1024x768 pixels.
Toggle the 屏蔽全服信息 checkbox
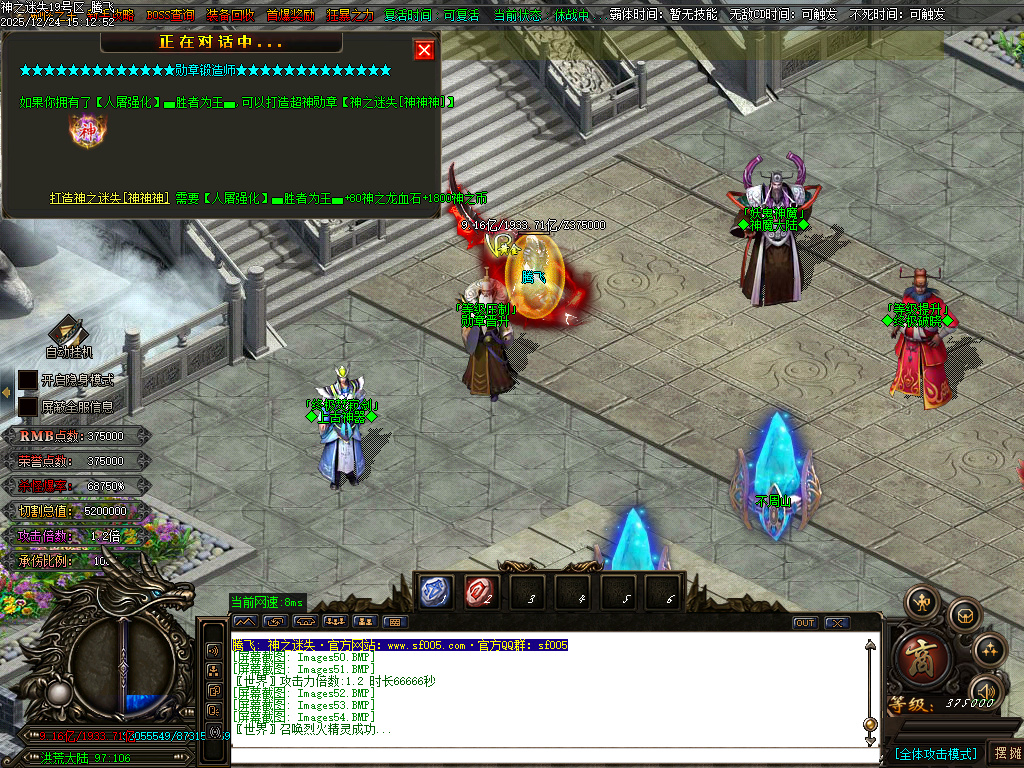click(28, 406)
